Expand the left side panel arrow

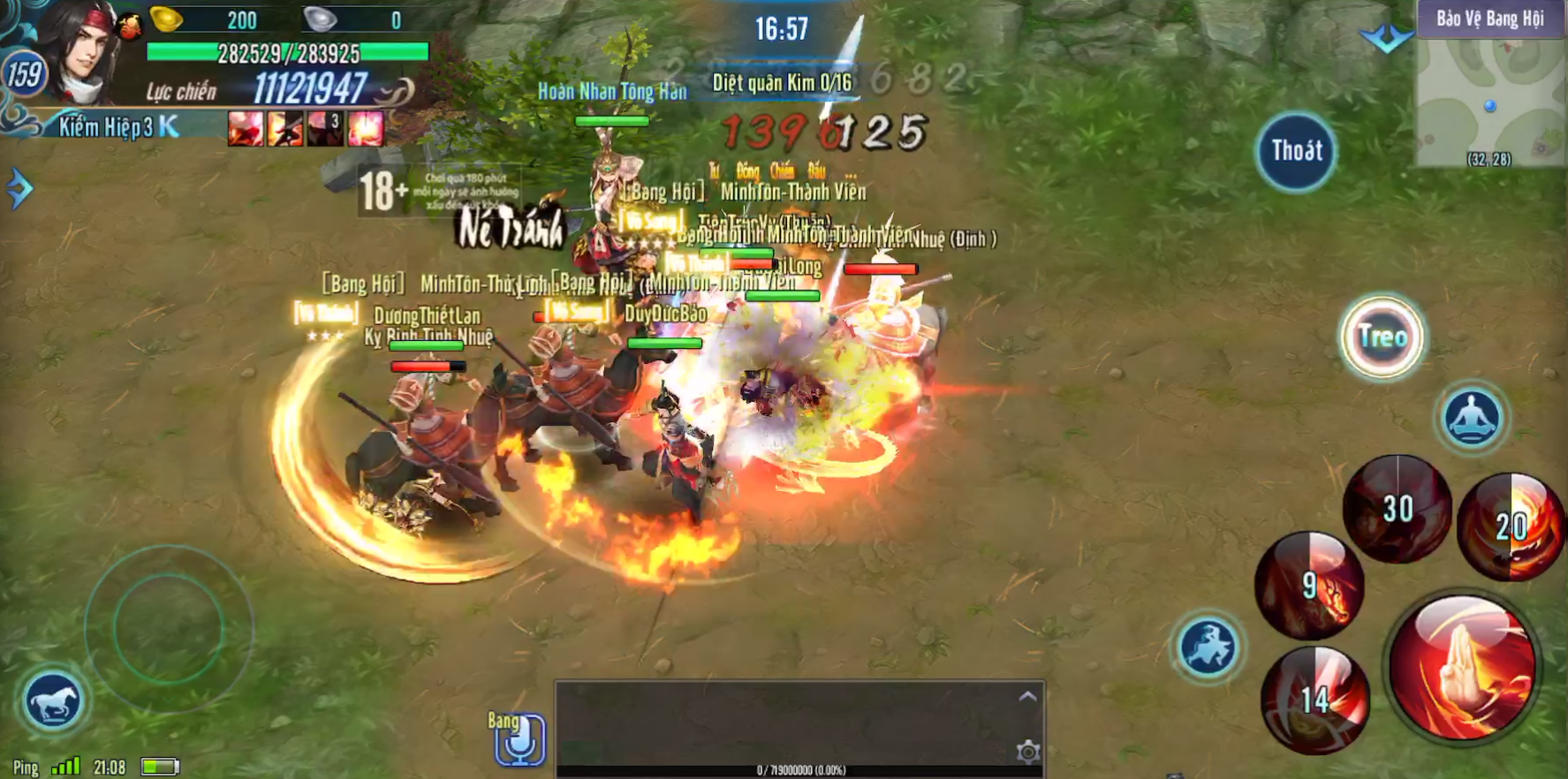(19, 188)
